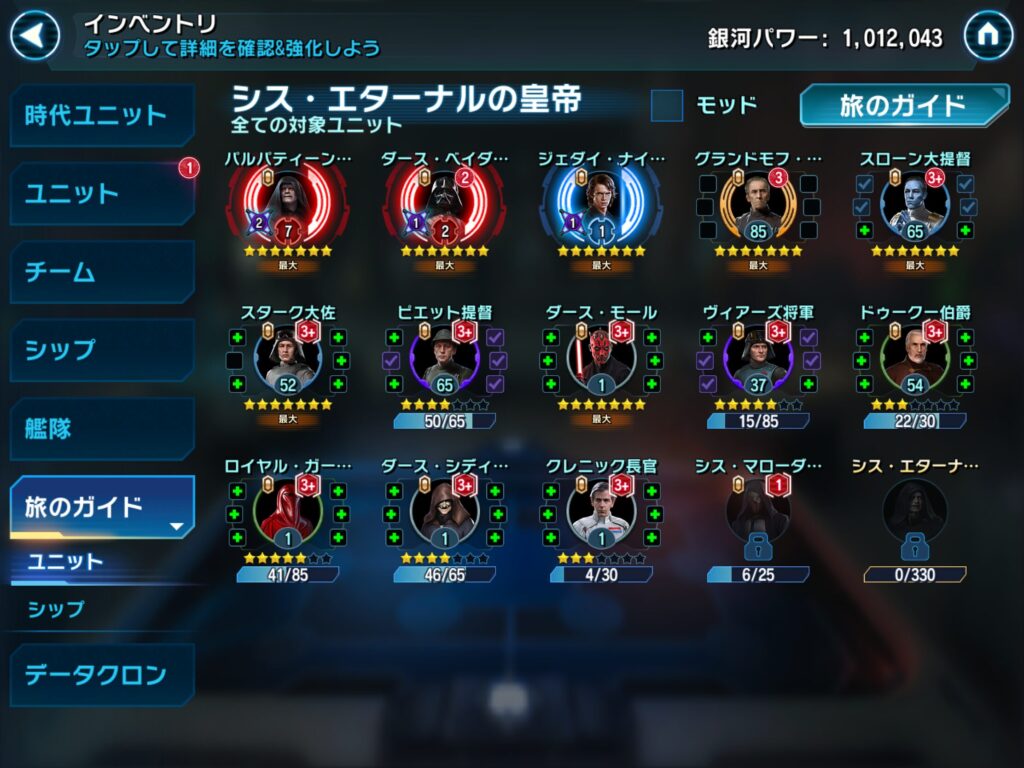Switch to the シップ menu entry
The width and height of the screenshot is (1024, 768).
click(101, 350)
